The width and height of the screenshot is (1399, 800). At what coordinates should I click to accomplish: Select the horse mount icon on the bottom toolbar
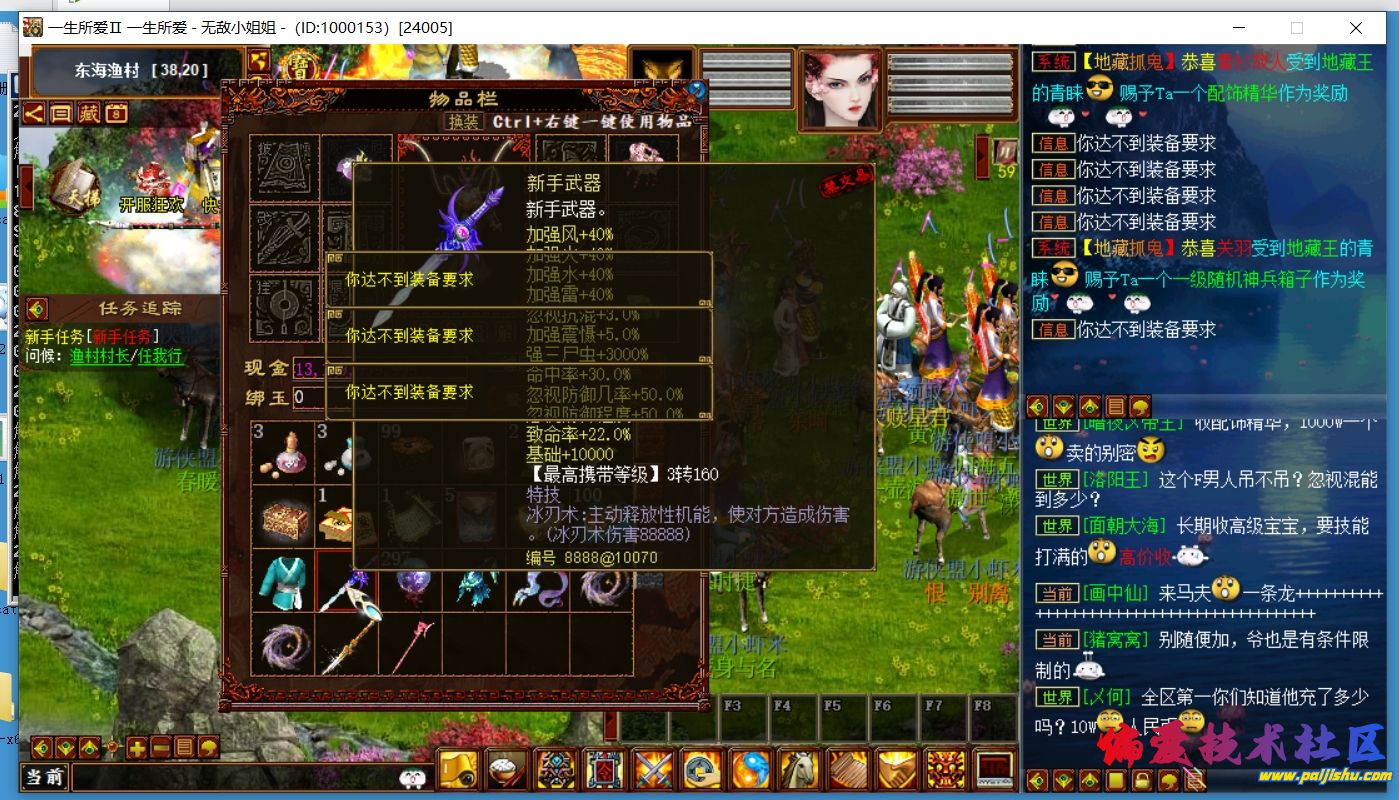click(x=799, y=769)
